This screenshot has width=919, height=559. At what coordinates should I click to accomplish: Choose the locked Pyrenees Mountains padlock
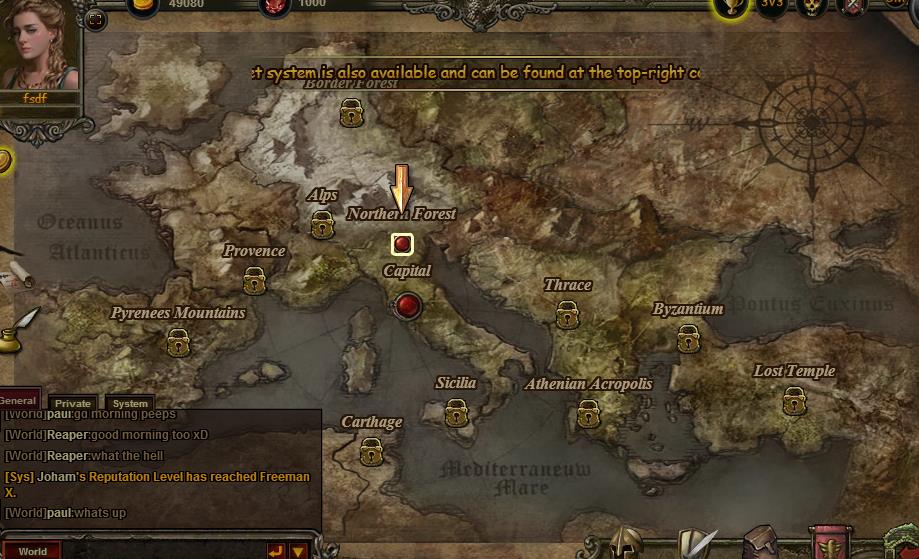pos(179,343)
